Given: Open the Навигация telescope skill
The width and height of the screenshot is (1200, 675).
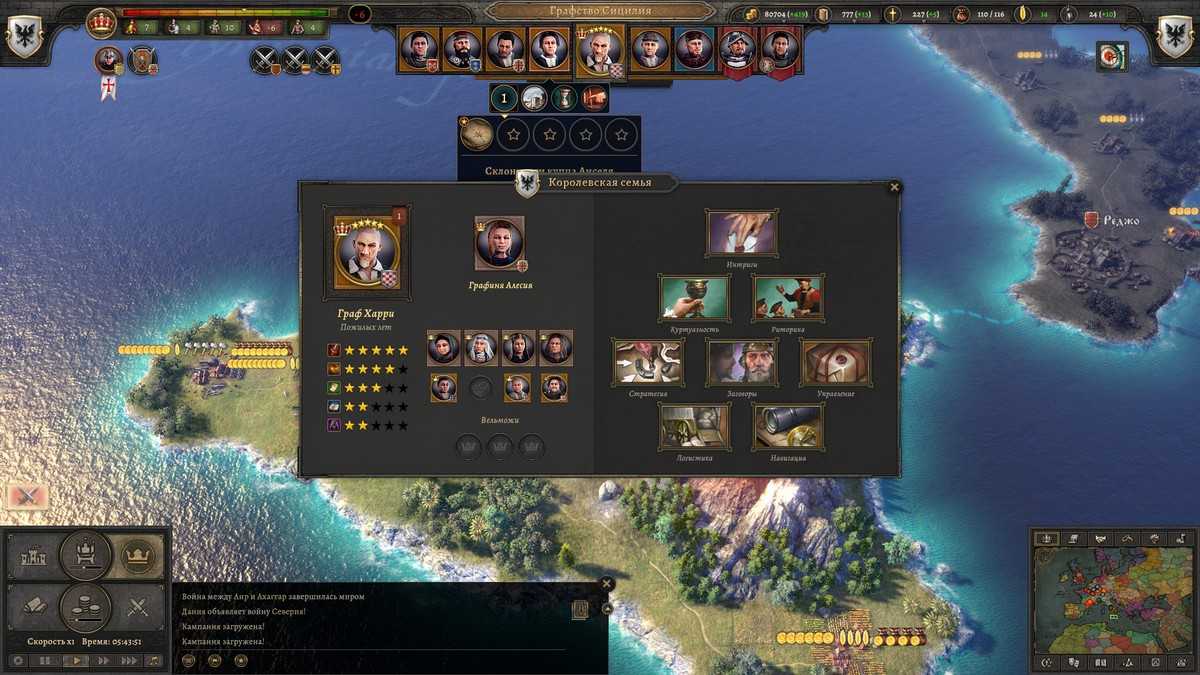Looking at the screenshot, I should pyautogui.click(x=788, y=427).
